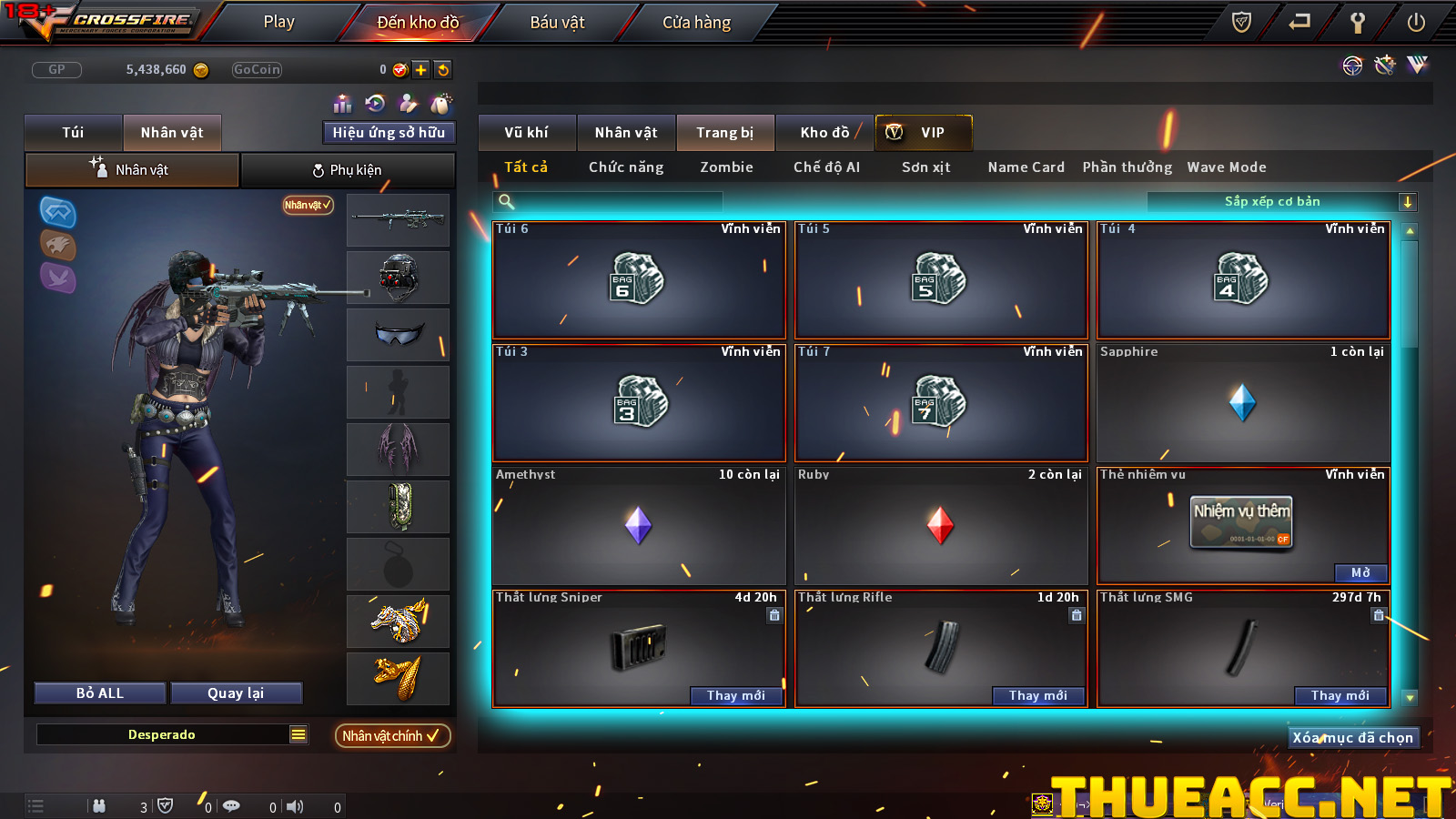Select the VIP tab
Screen dimensions: 1456x819
pos(923,133)
